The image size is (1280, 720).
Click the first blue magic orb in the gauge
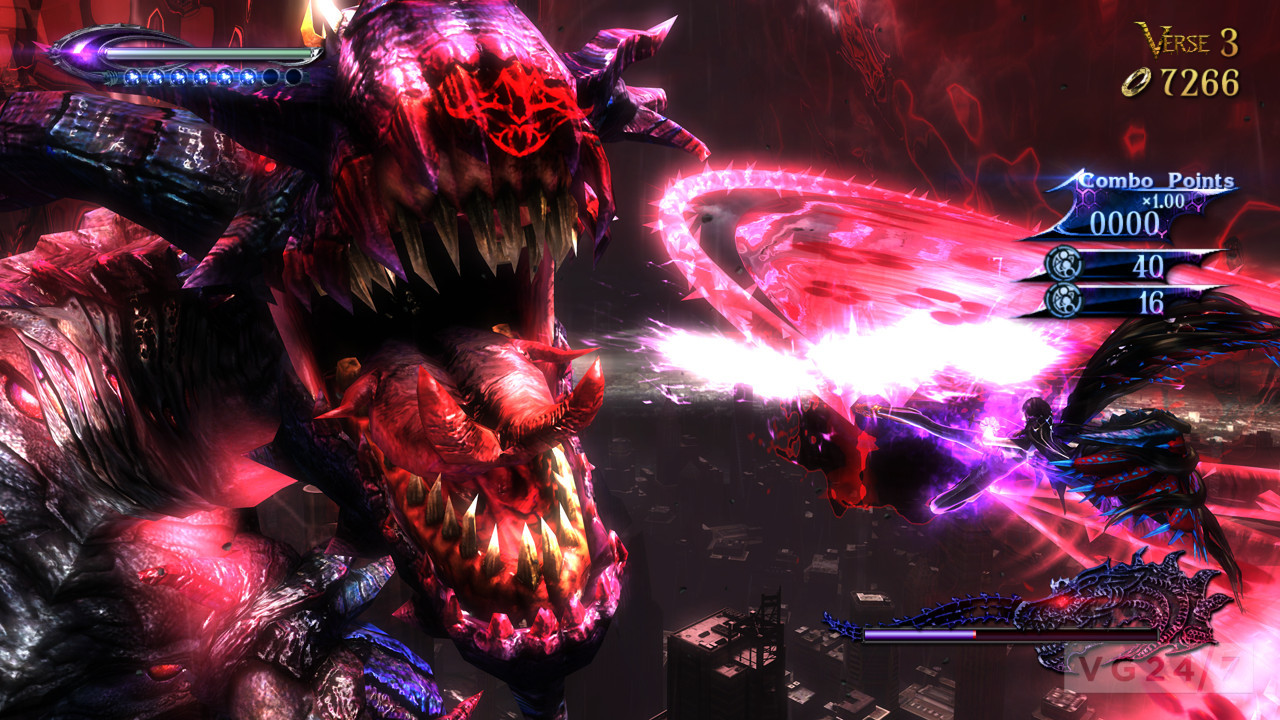(x=133, y=77)
